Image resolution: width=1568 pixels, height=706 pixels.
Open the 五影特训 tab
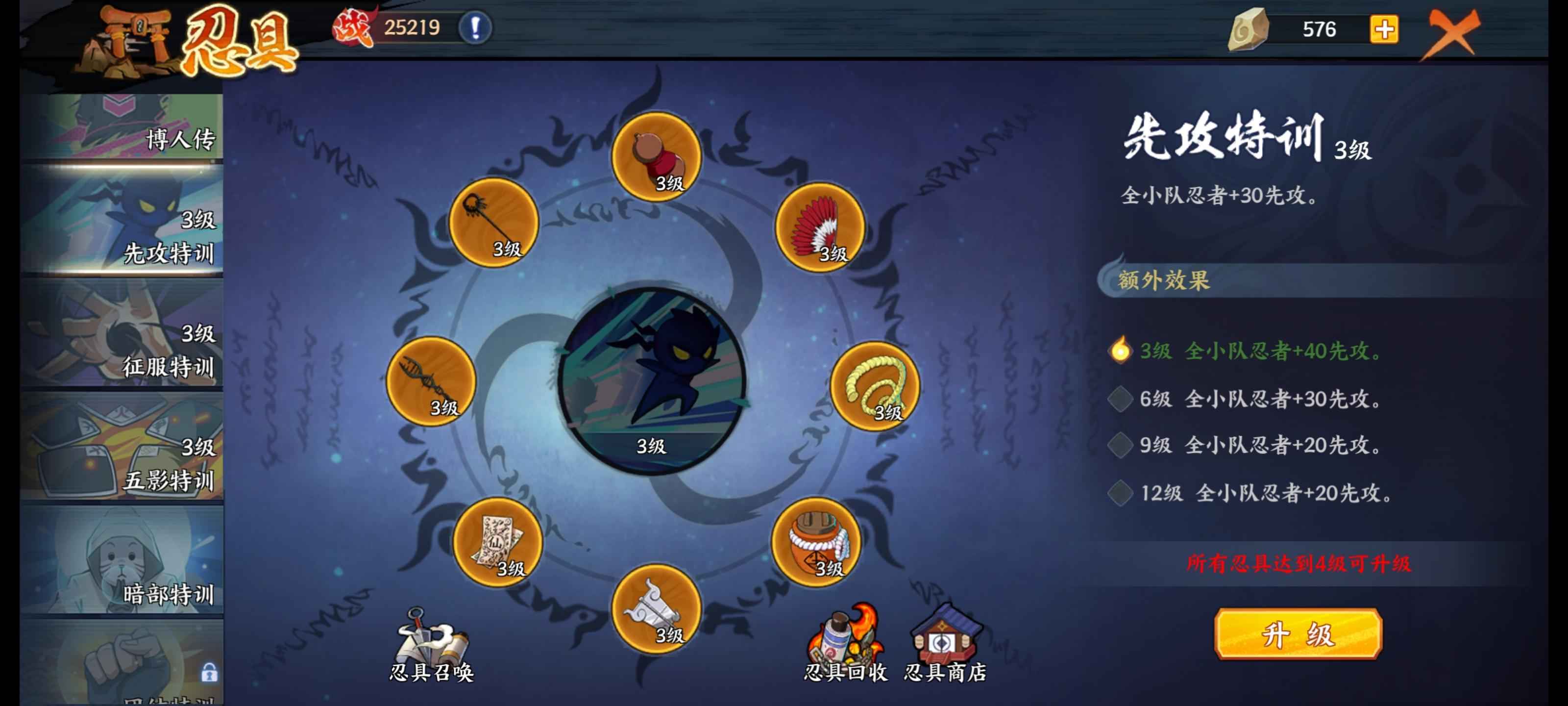(x=122, y=448)
